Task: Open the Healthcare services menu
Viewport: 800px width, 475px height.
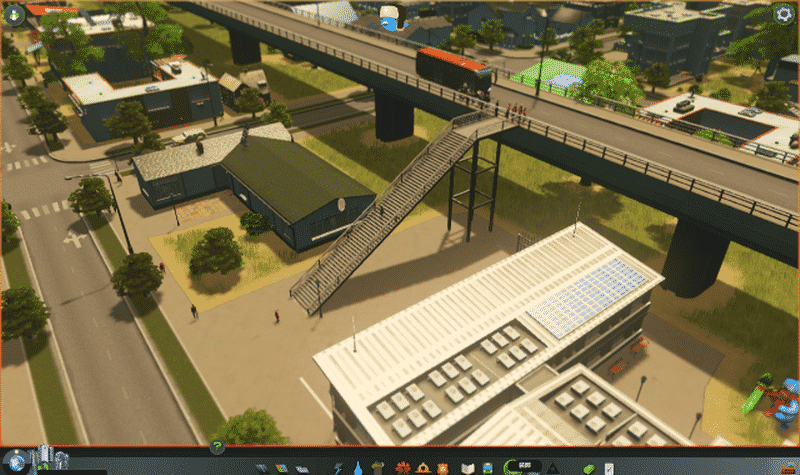Action: 403,467
